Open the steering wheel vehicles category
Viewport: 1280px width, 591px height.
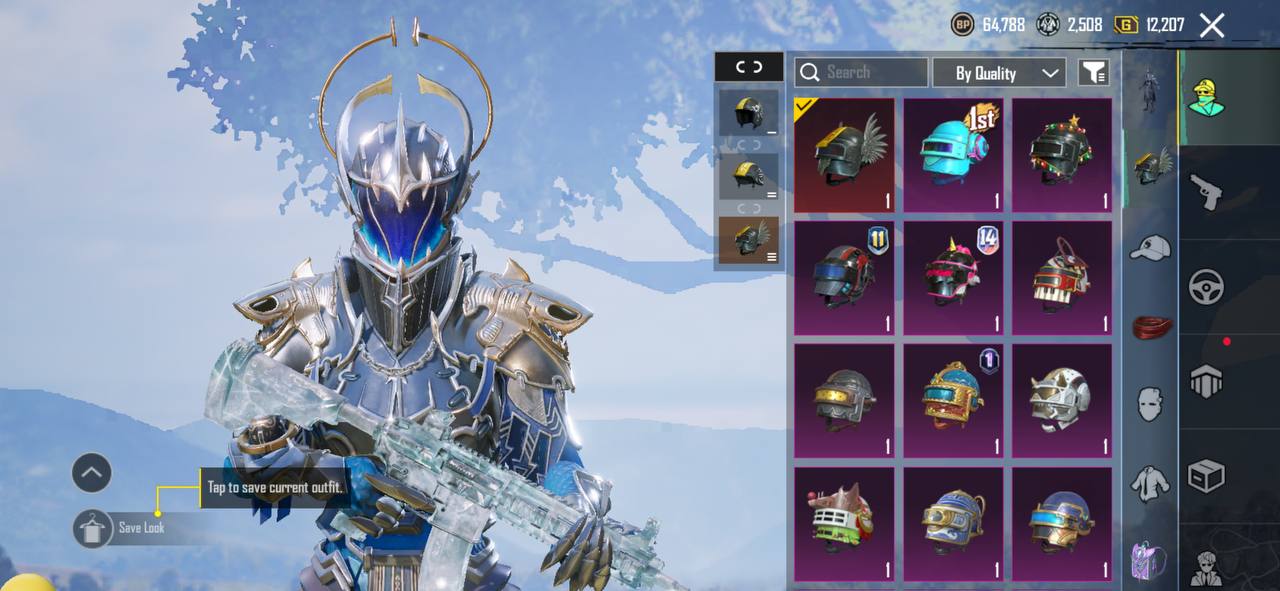tap(1207, 288)
